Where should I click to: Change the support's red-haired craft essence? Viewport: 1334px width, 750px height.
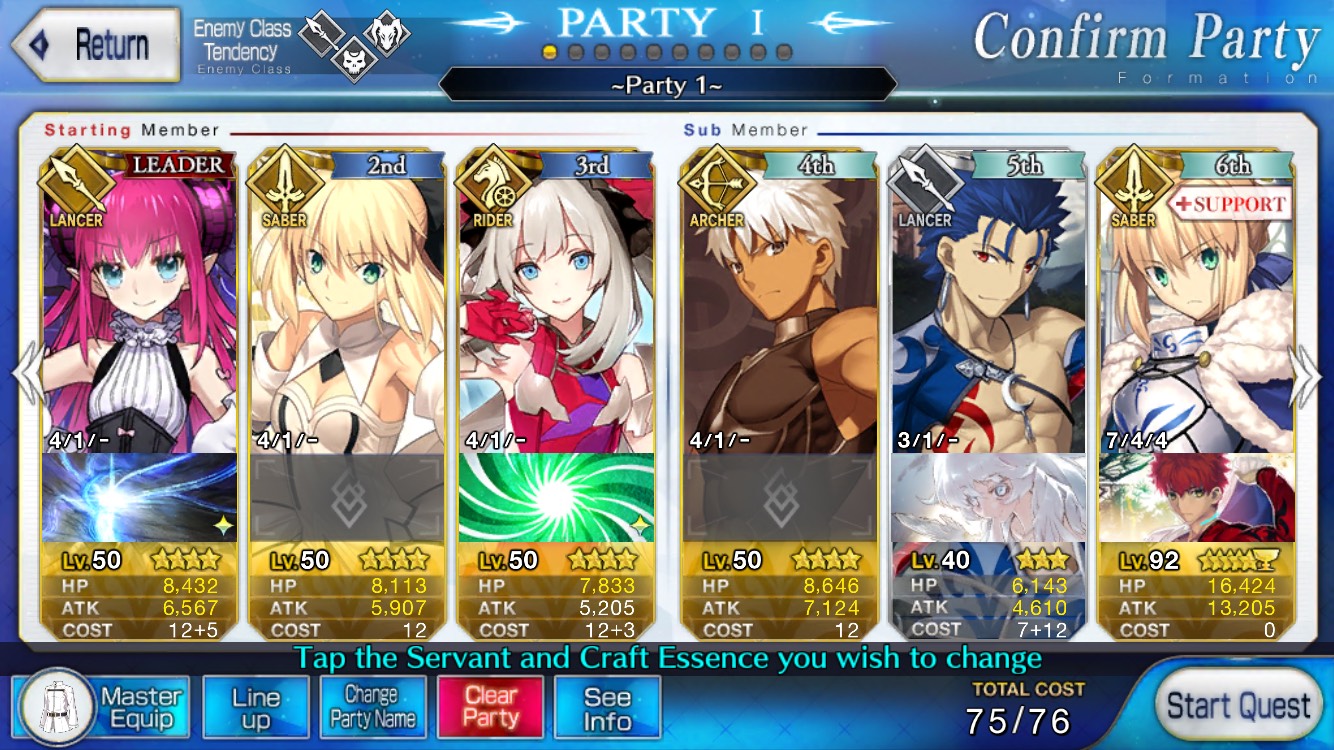click(x=1196, y=497)
